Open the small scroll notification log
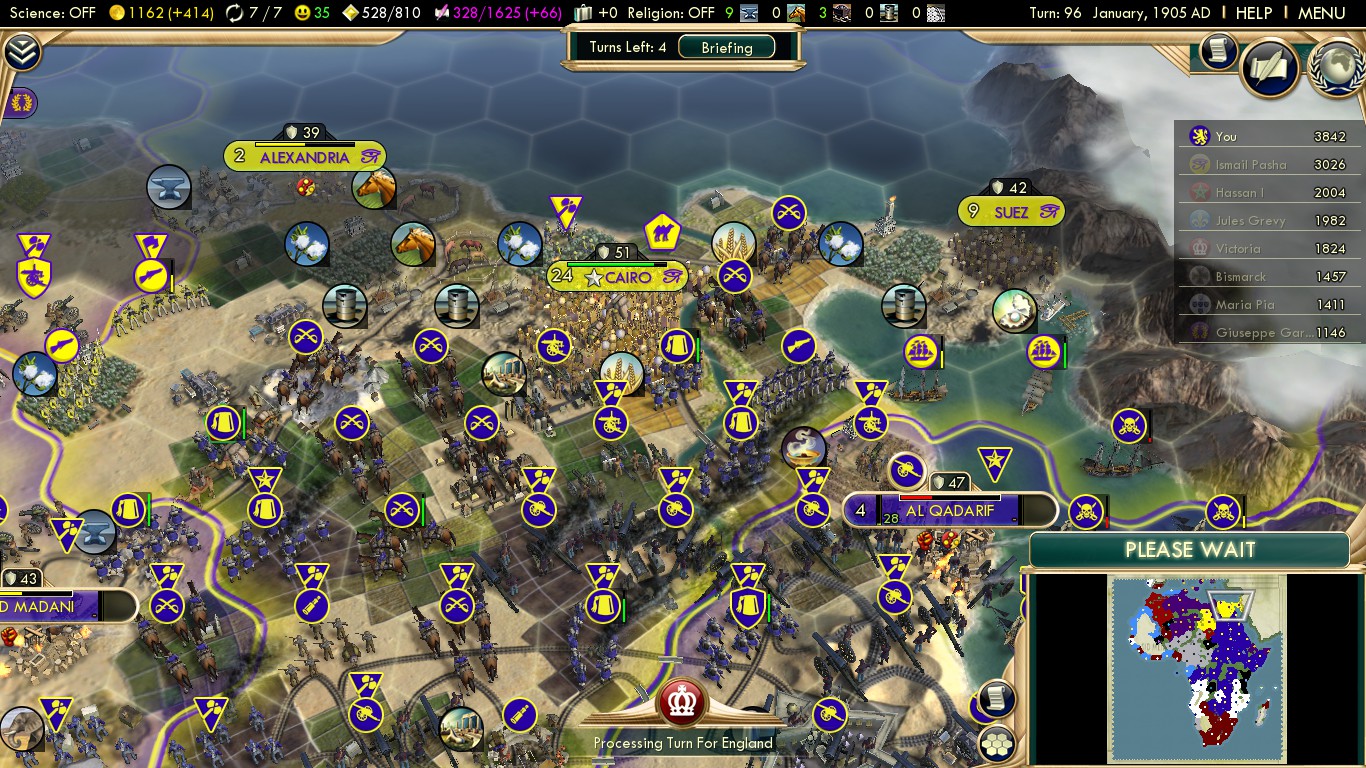This screenshot has width=1366, height=768. pos(1218,51)
